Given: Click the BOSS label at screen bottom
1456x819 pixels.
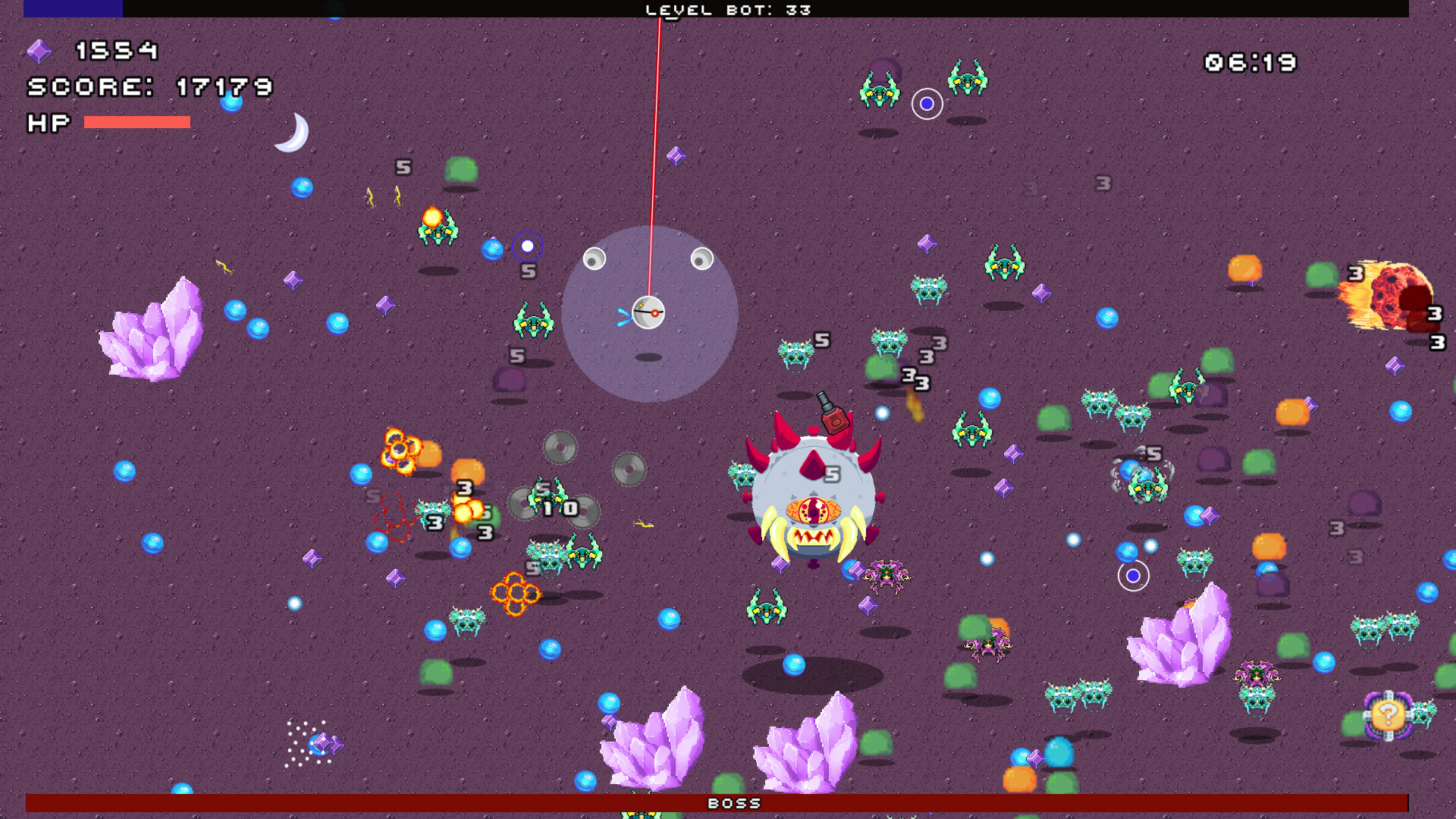Looking at the screenshot, I should 733,804.
